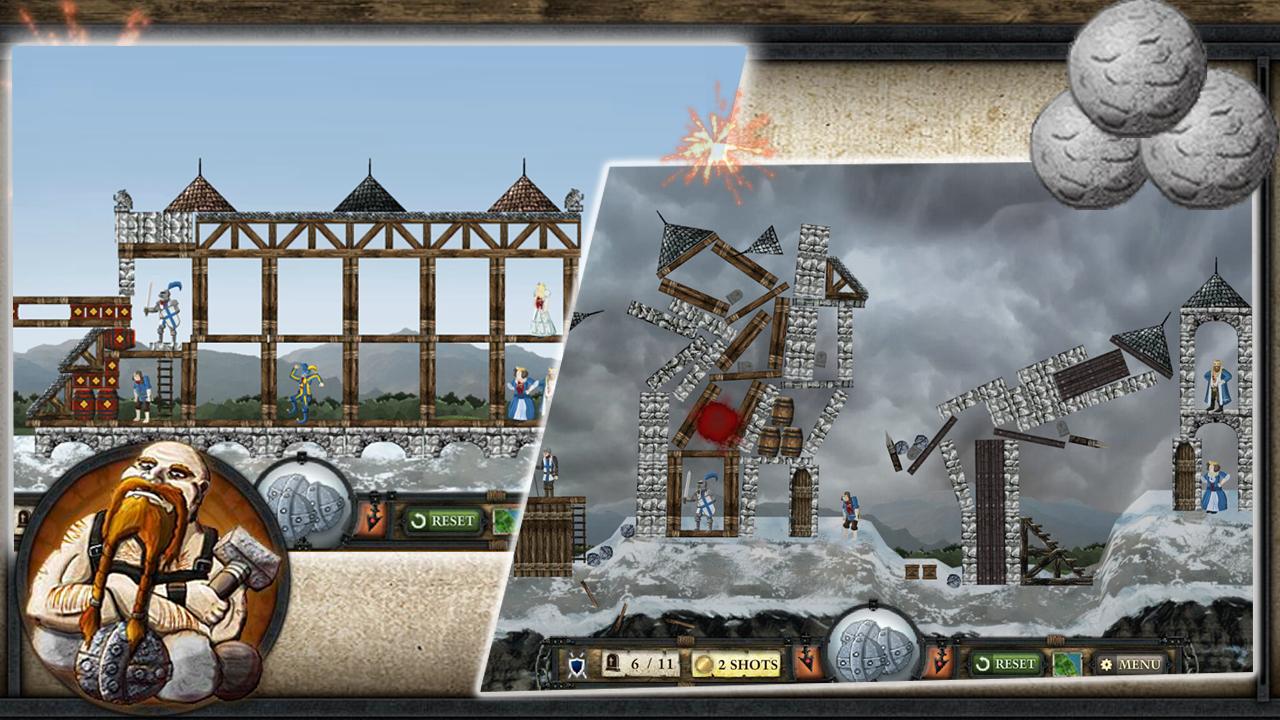Image resolution: width=1280 pixels, height=720 pixels.
Task: Click the orange aiming arrow in left HUD
Action: pyautogui.click(x=373, y=517)
